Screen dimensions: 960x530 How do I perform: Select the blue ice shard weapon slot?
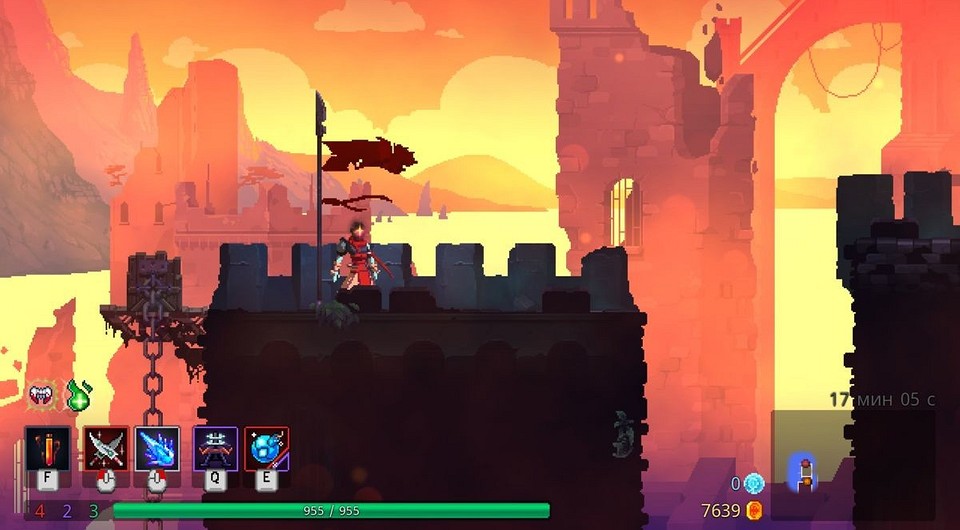(x=157, y=447)
